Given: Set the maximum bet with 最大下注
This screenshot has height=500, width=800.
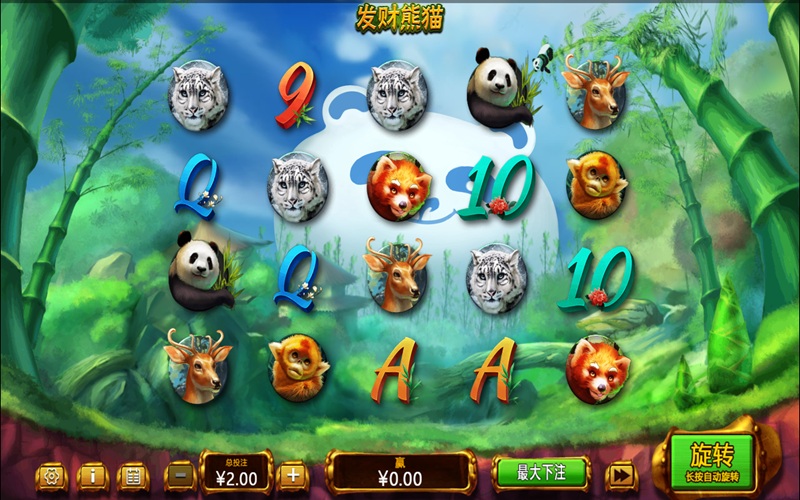Looking at the screenshot, I should [x=541, y=471].
